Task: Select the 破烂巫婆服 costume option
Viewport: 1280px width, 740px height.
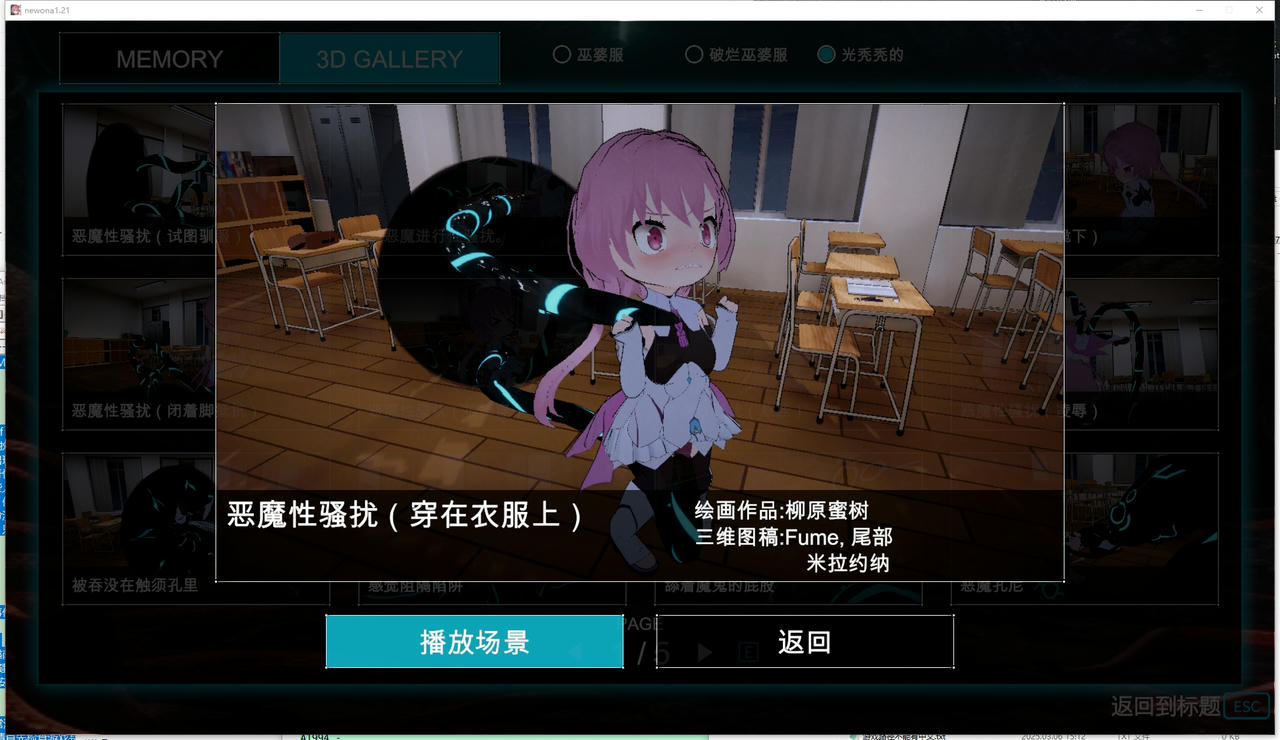Action: pyautogui.click(x=694, y=55)
